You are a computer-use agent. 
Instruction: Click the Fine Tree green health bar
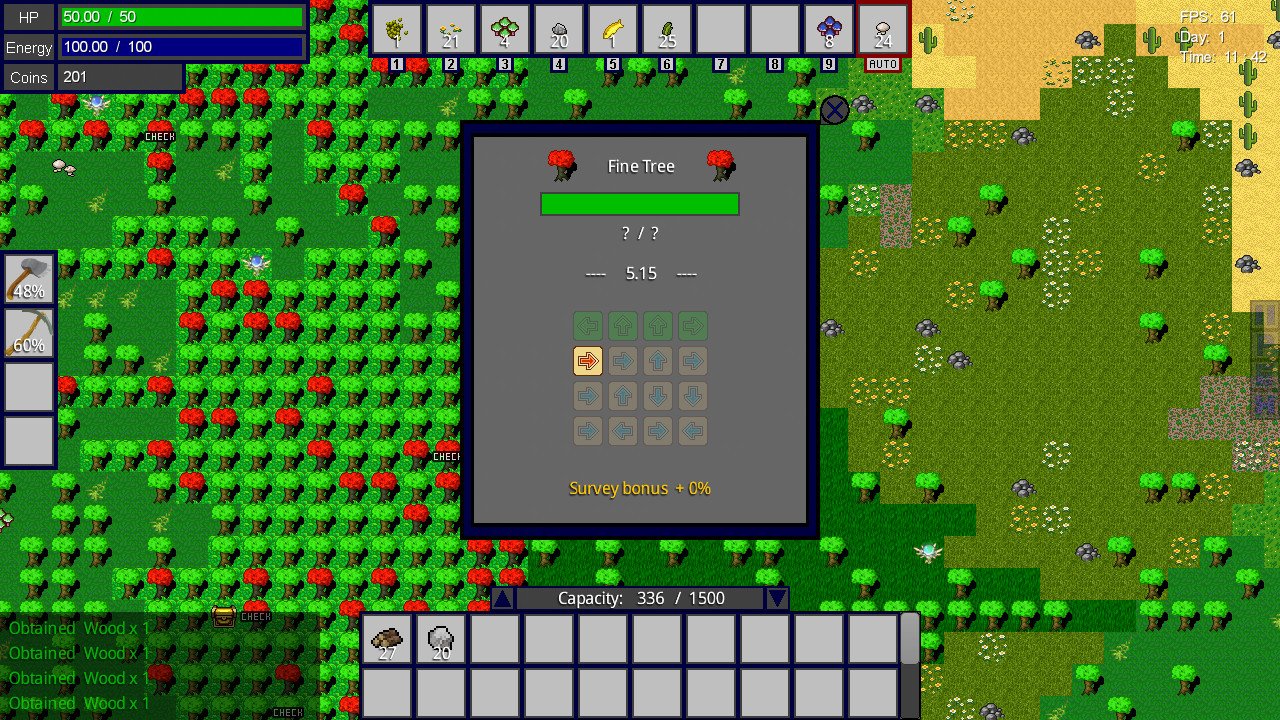639,203
